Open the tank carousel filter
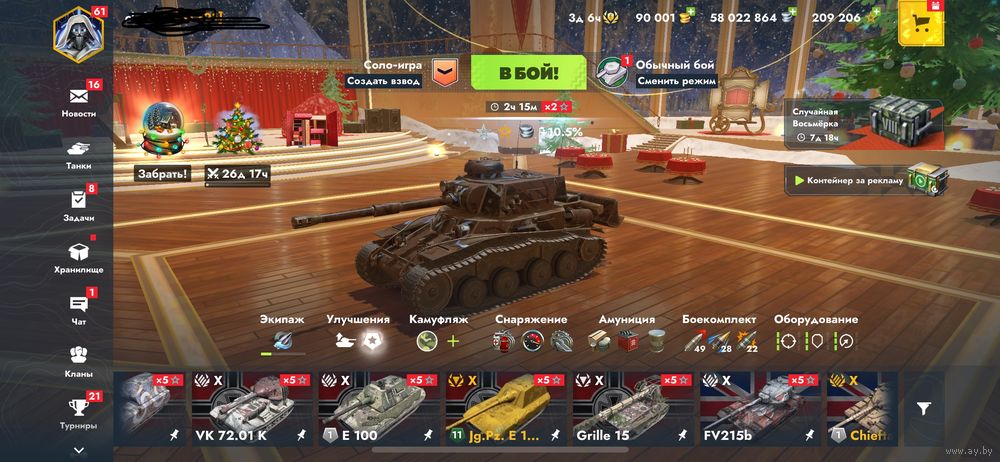 coord(924,408)
